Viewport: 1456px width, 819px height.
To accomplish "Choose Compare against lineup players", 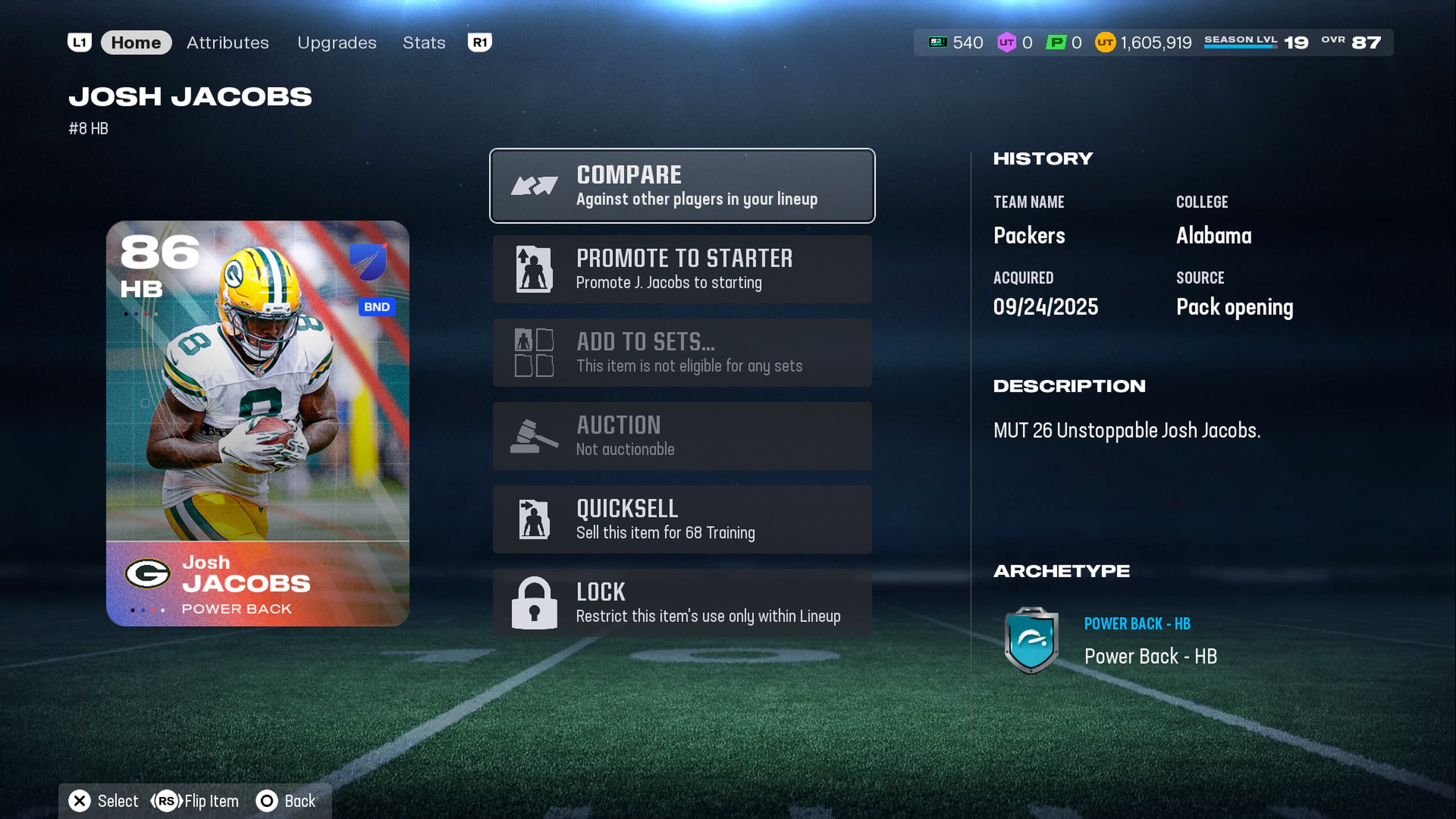I will 682,186.
